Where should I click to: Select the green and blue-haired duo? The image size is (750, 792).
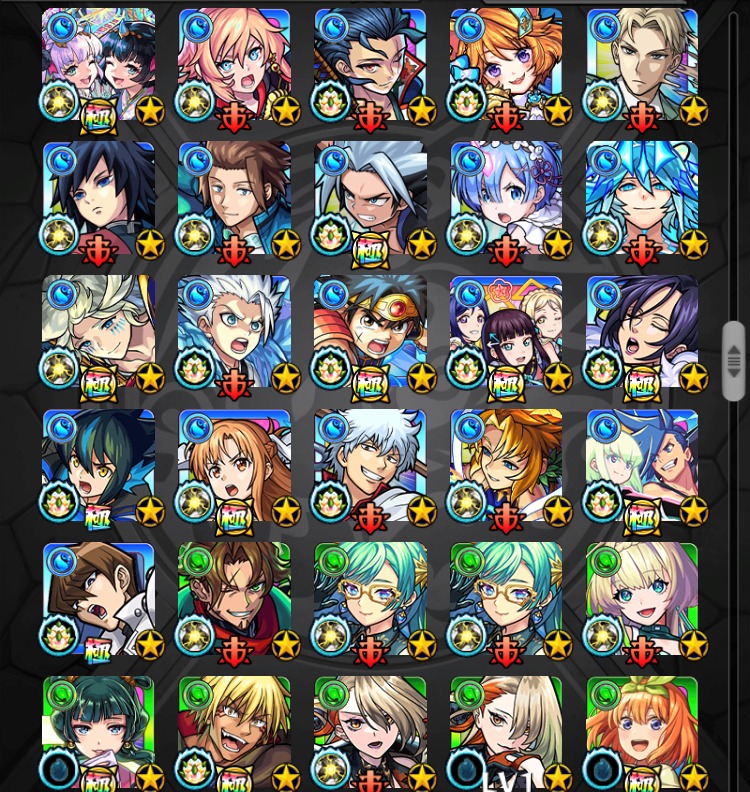(x=642, y=466)
